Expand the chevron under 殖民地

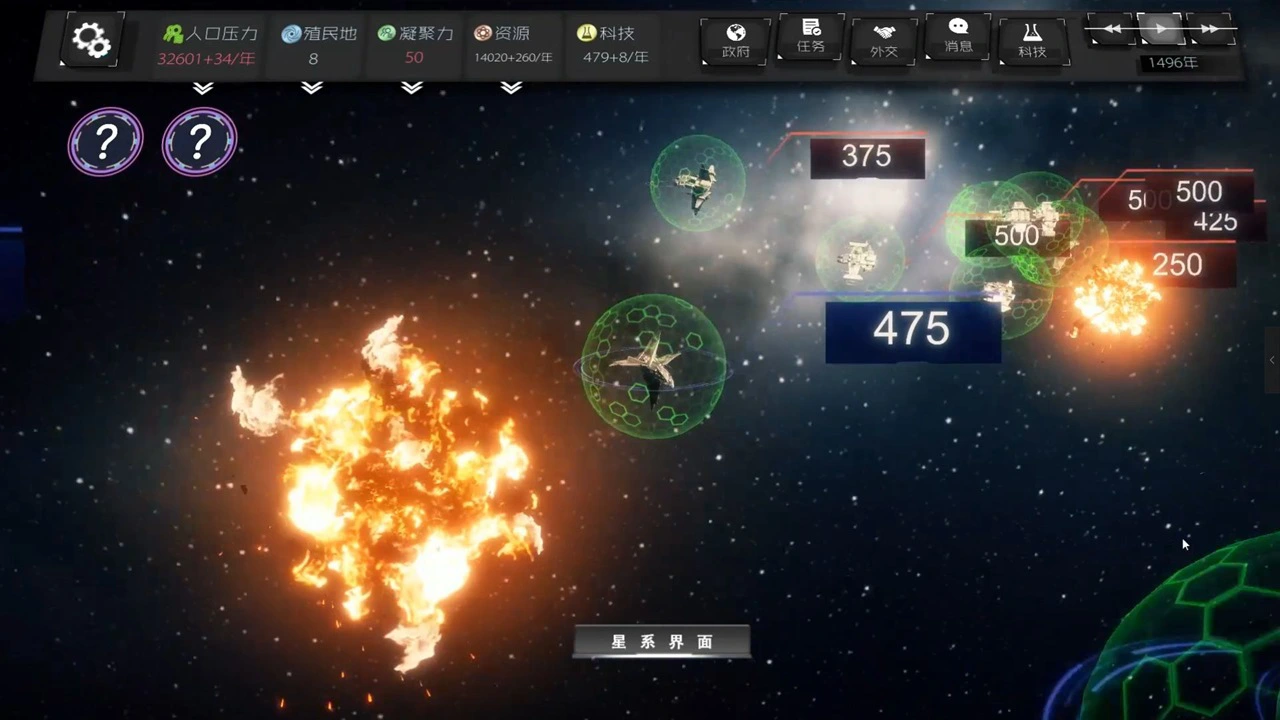click(312, 88)
